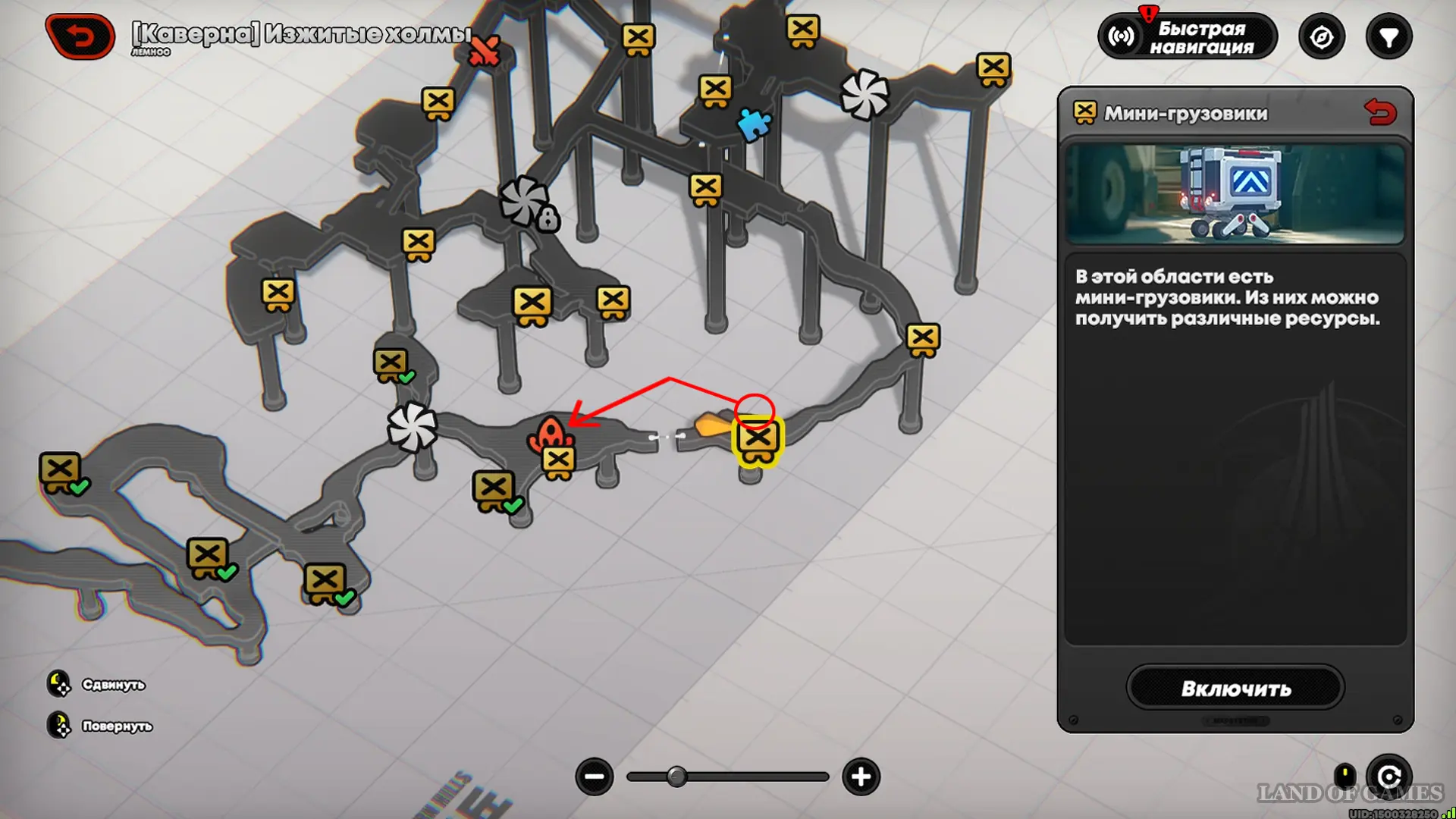The height and width of the screenshot is (819, 1456).
Task: Reset map view with the circular arrow button
Action: [x=1389, y=777]
